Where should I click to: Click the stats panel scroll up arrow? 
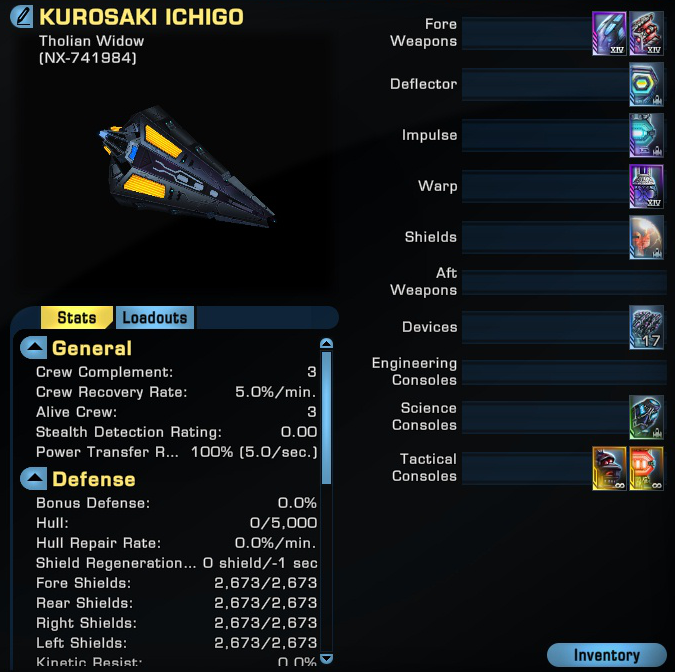coord(325,345)
